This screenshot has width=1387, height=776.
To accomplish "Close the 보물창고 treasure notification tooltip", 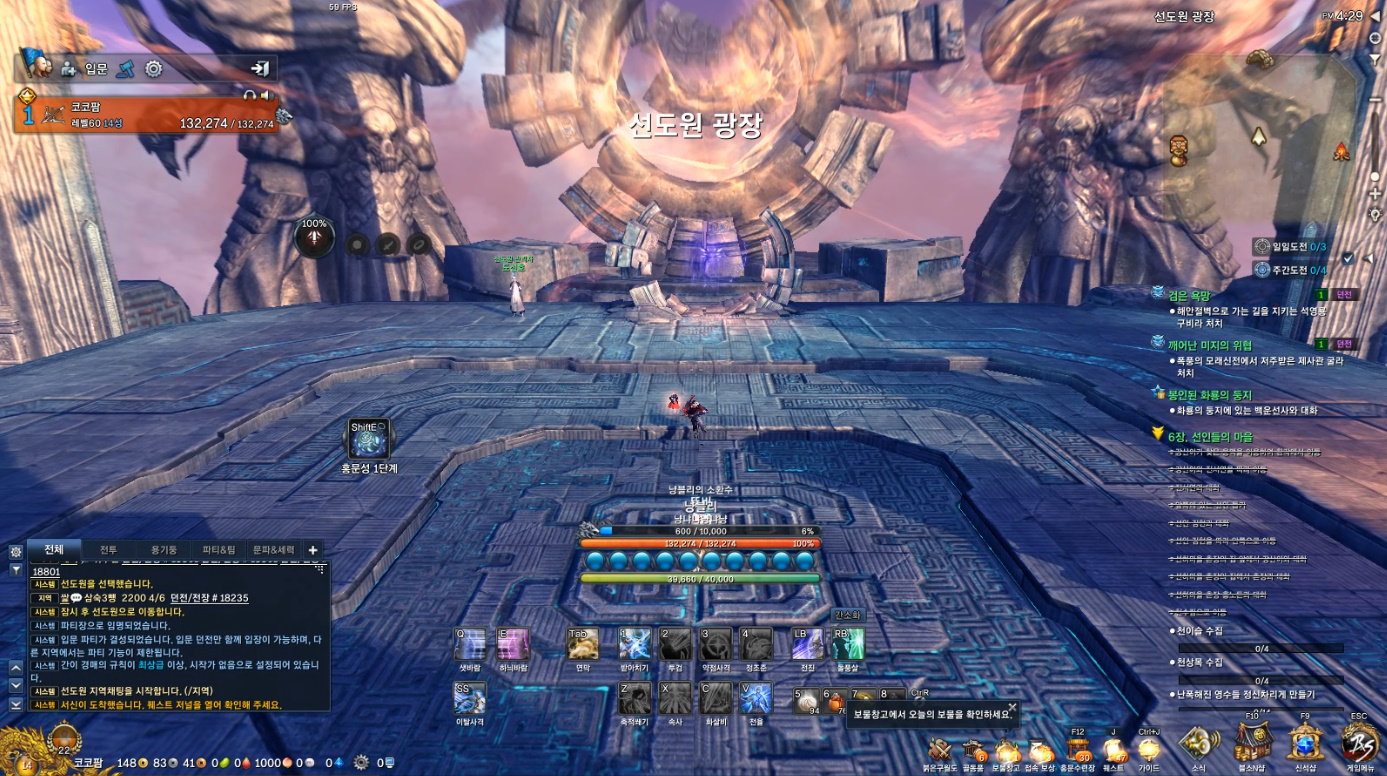I will point(1012,707).
